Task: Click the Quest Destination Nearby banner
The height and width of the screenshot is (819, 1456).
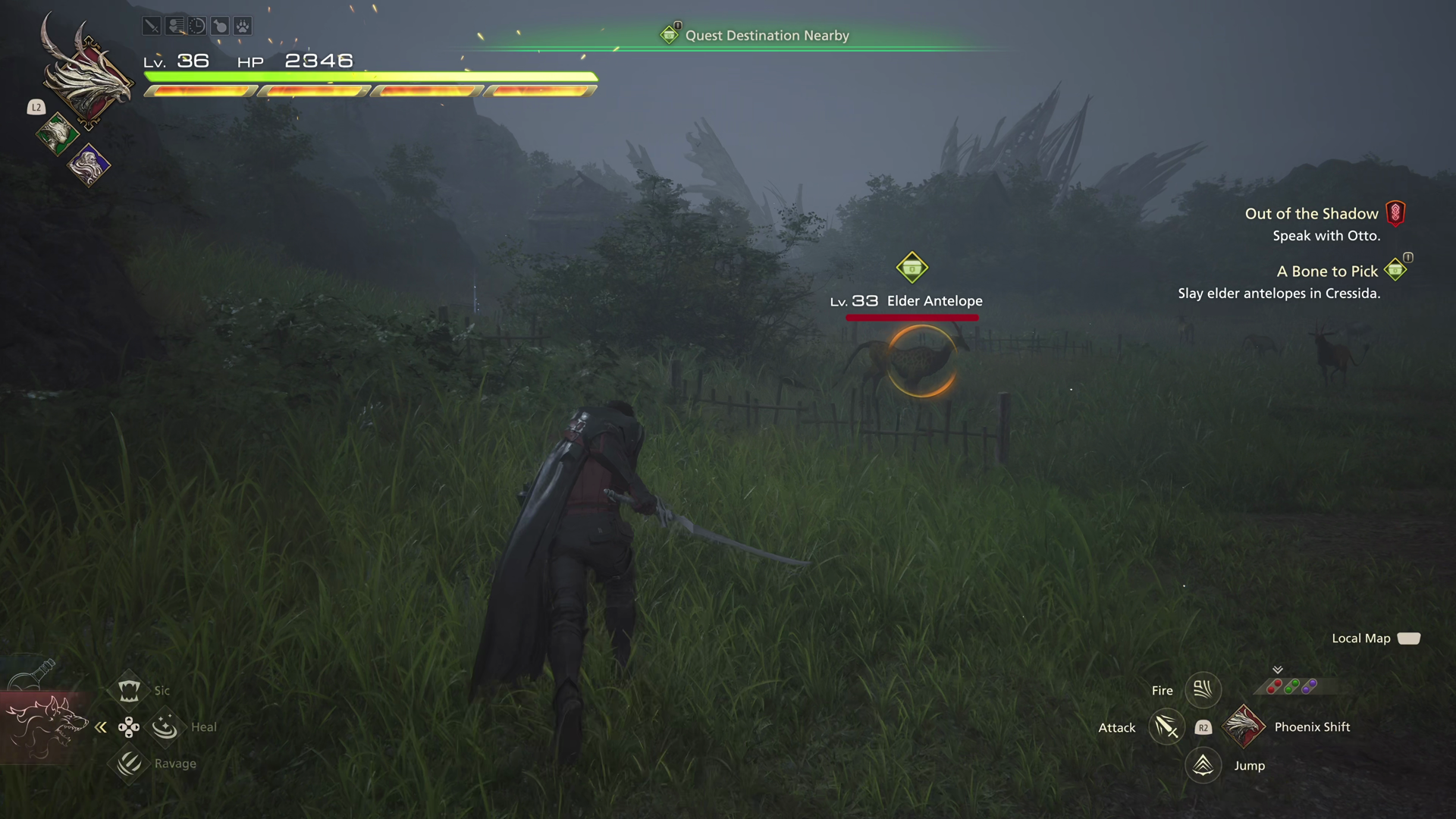Action: coord(766,36)
